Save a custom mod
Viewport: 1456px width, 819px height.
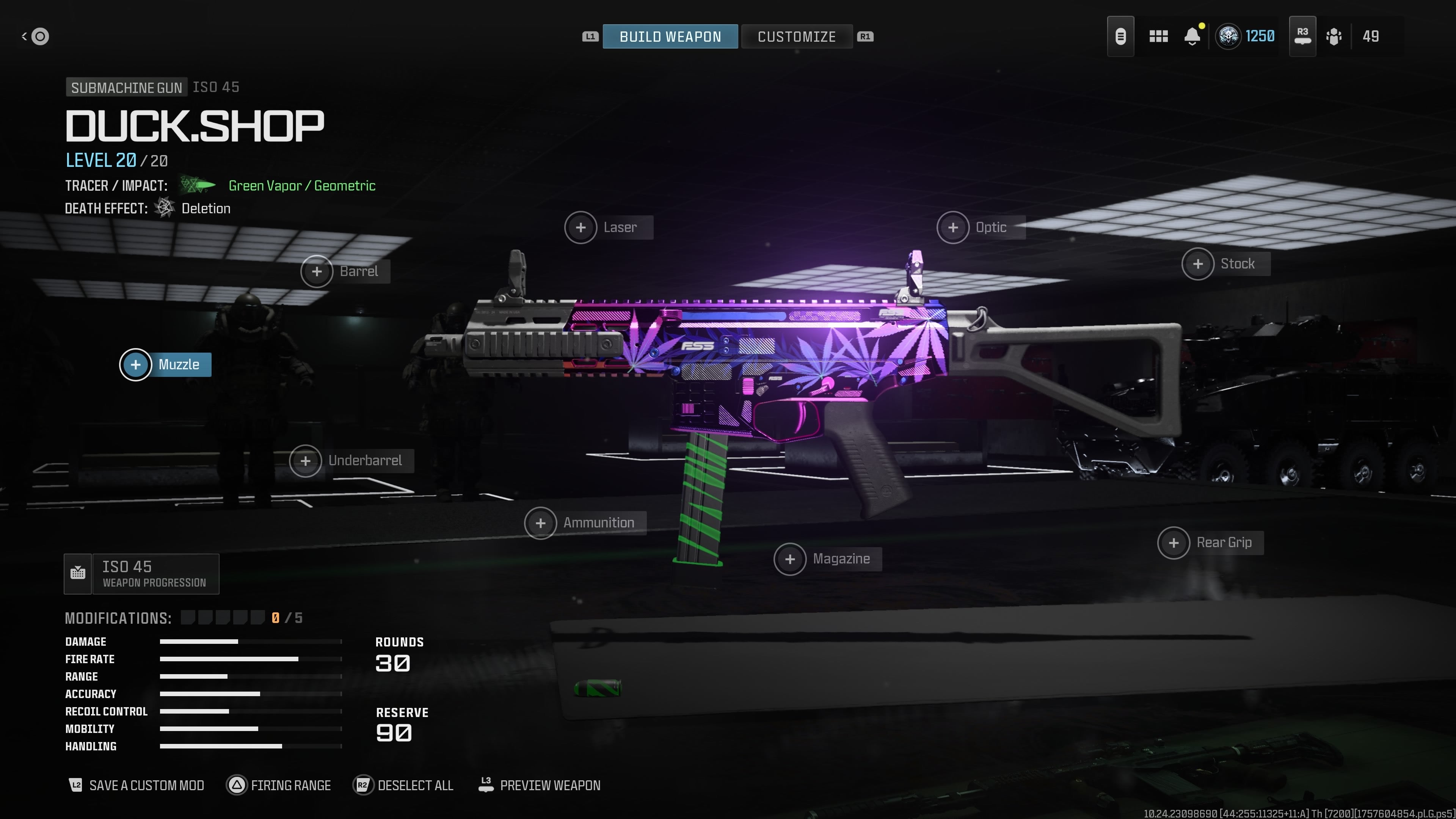tap(136, 785)
